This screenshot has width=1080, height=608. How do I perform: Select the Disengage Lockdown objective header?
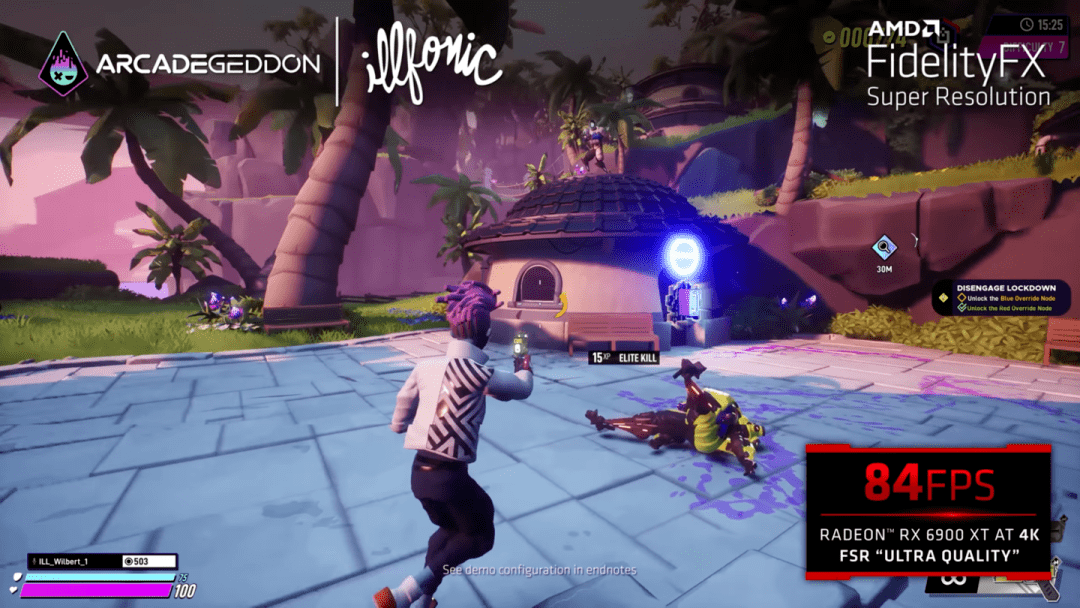(x=1005, y=288)
